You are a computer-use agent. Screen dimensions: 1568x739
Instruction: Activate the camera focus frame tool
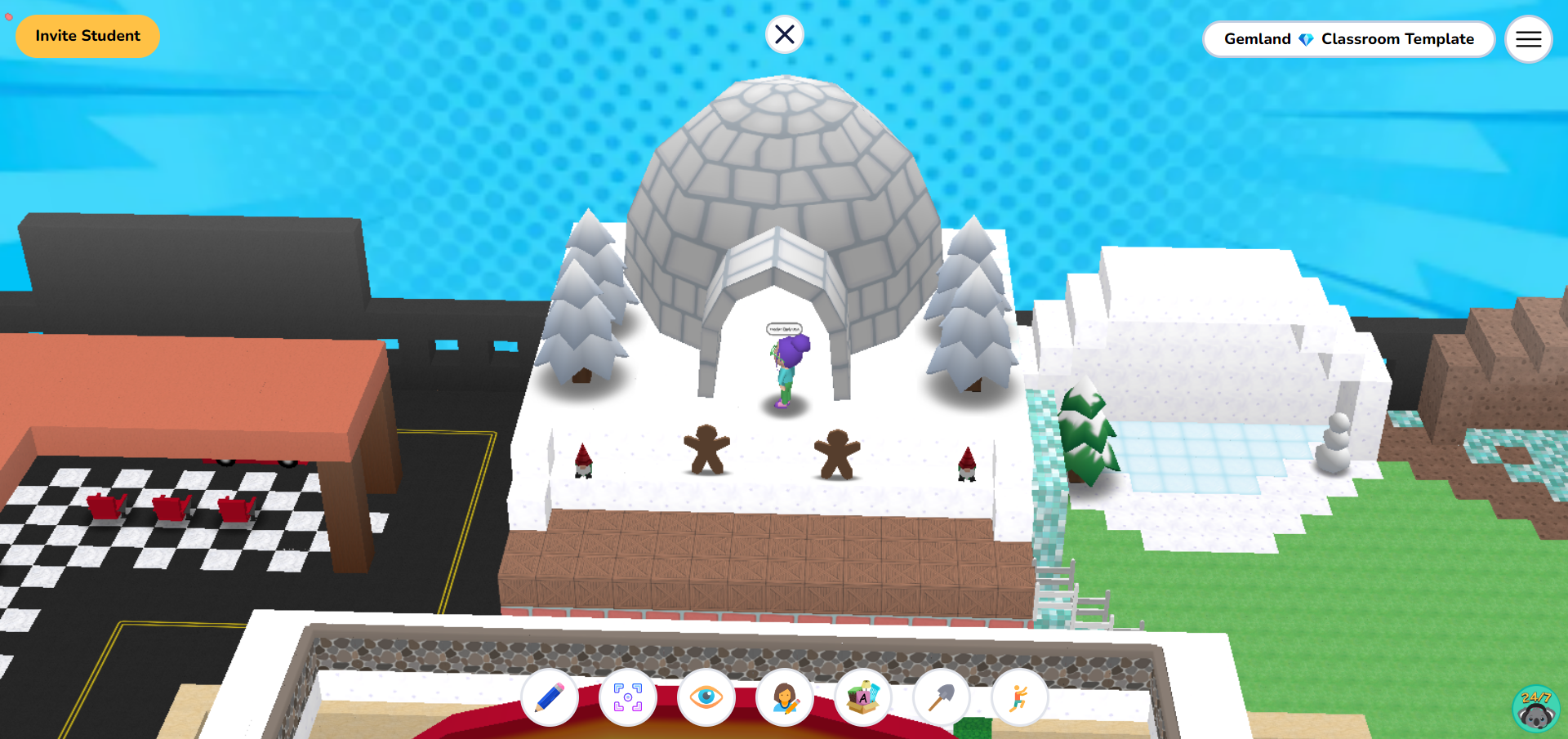[x=627, y=698]
